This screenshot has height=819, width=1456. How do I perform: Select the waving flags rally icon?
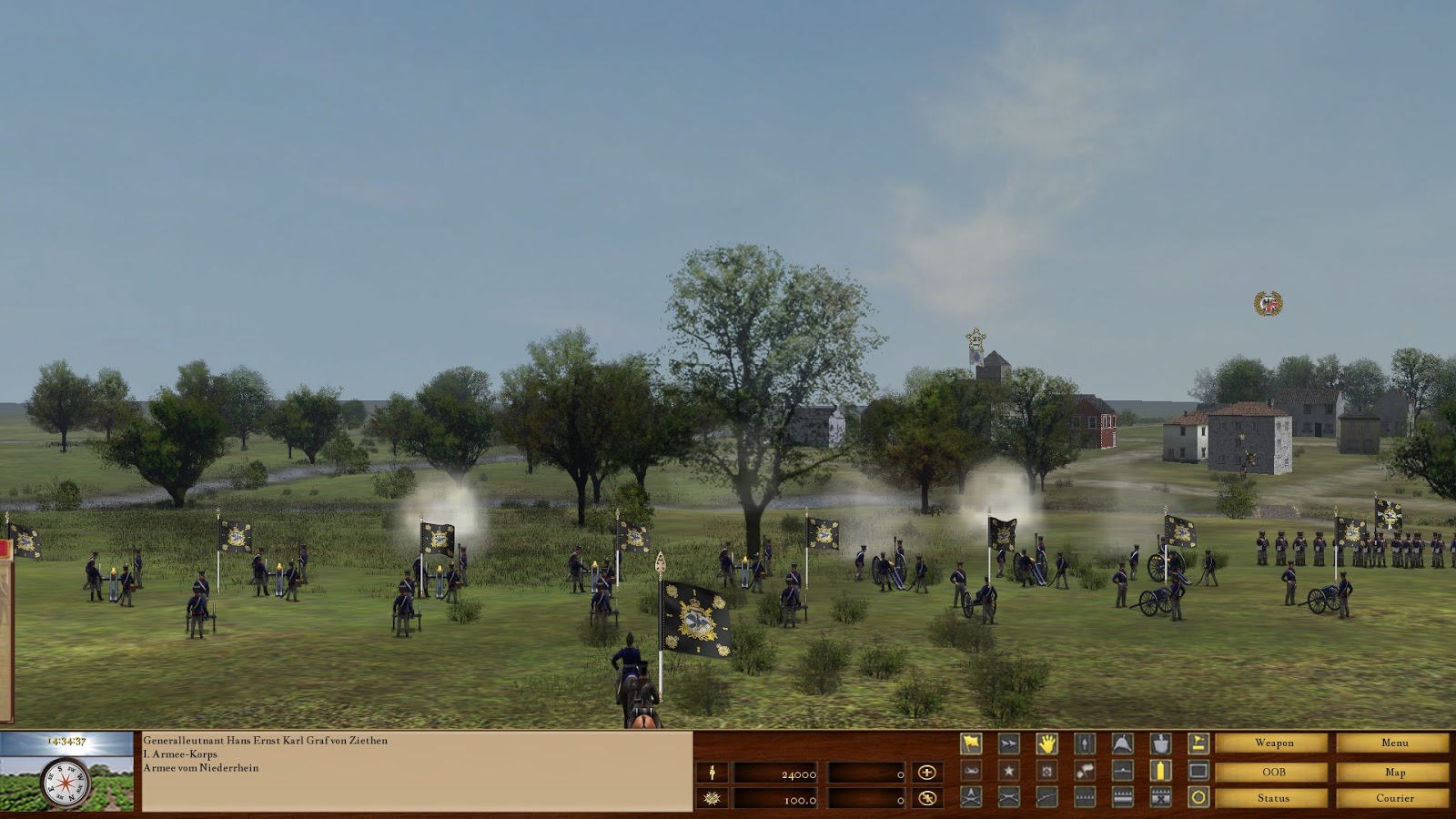point(1085,771)
